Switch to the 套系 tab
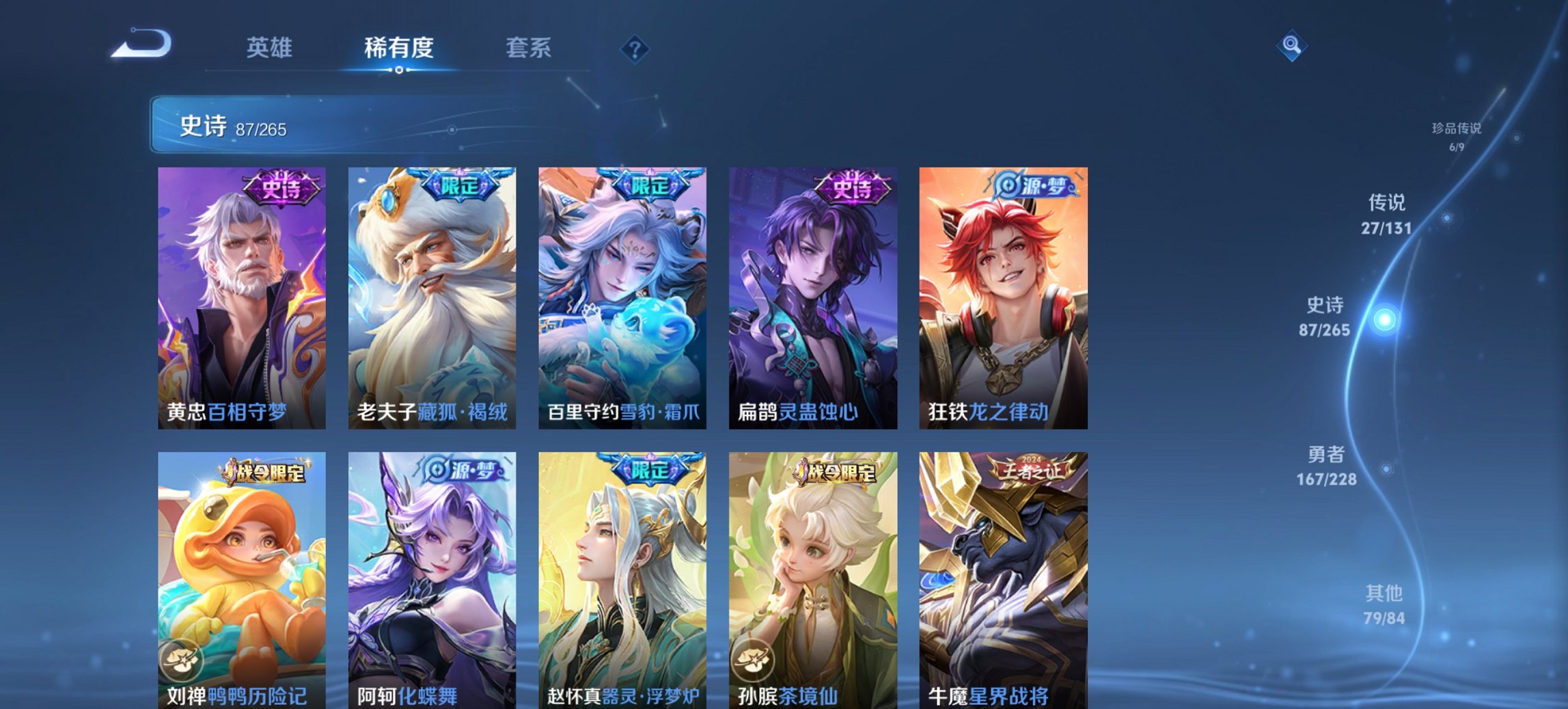Image resolution: width=1568 pixels, height=709 pixels. coord(529,48)
